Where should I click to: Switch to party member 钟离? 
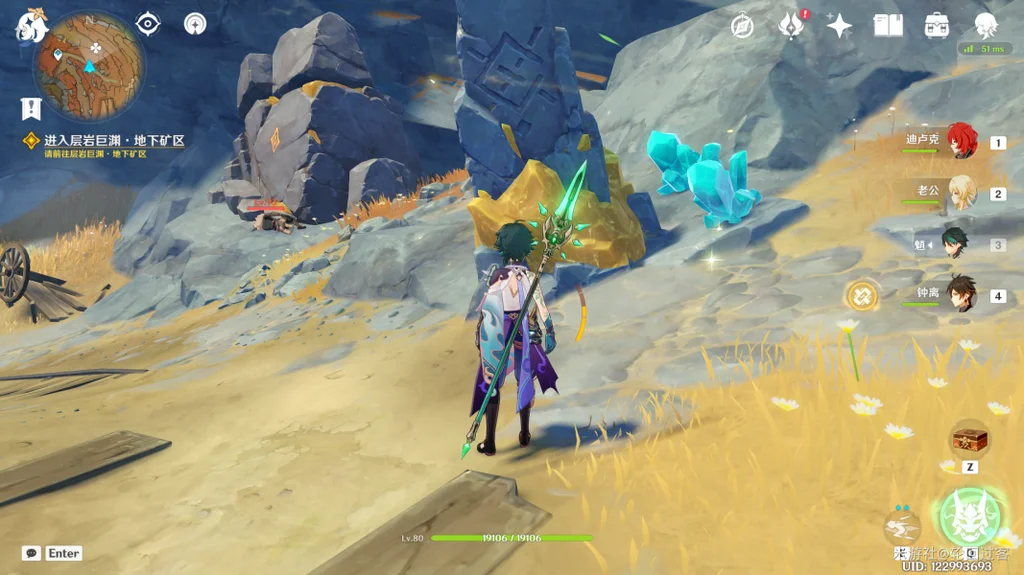click(961, 295)
